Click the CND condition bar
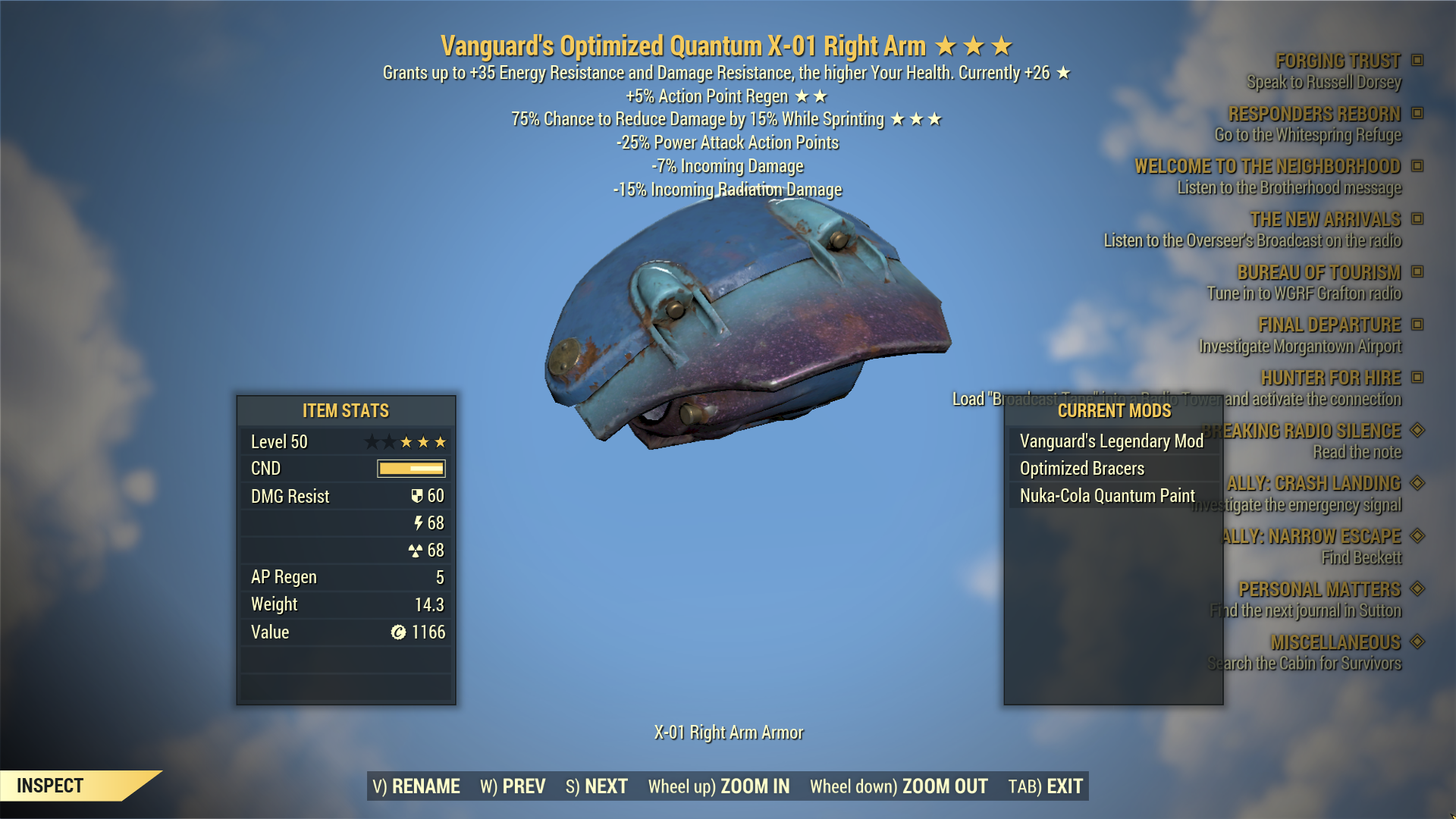The image size is (1456, 819). click(x=409, y=468)
